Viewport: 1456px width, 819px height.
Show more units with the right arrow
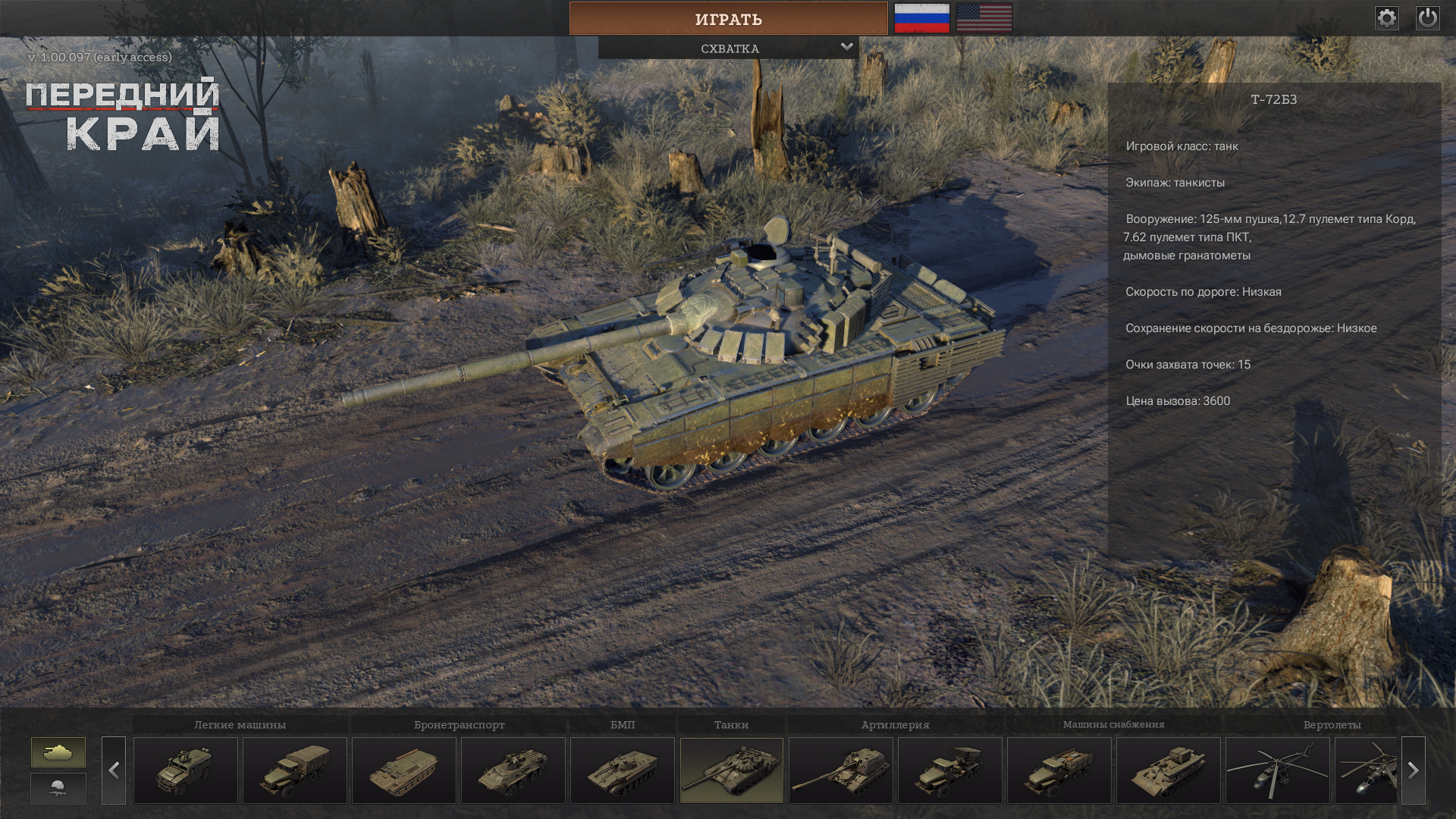1413,770
